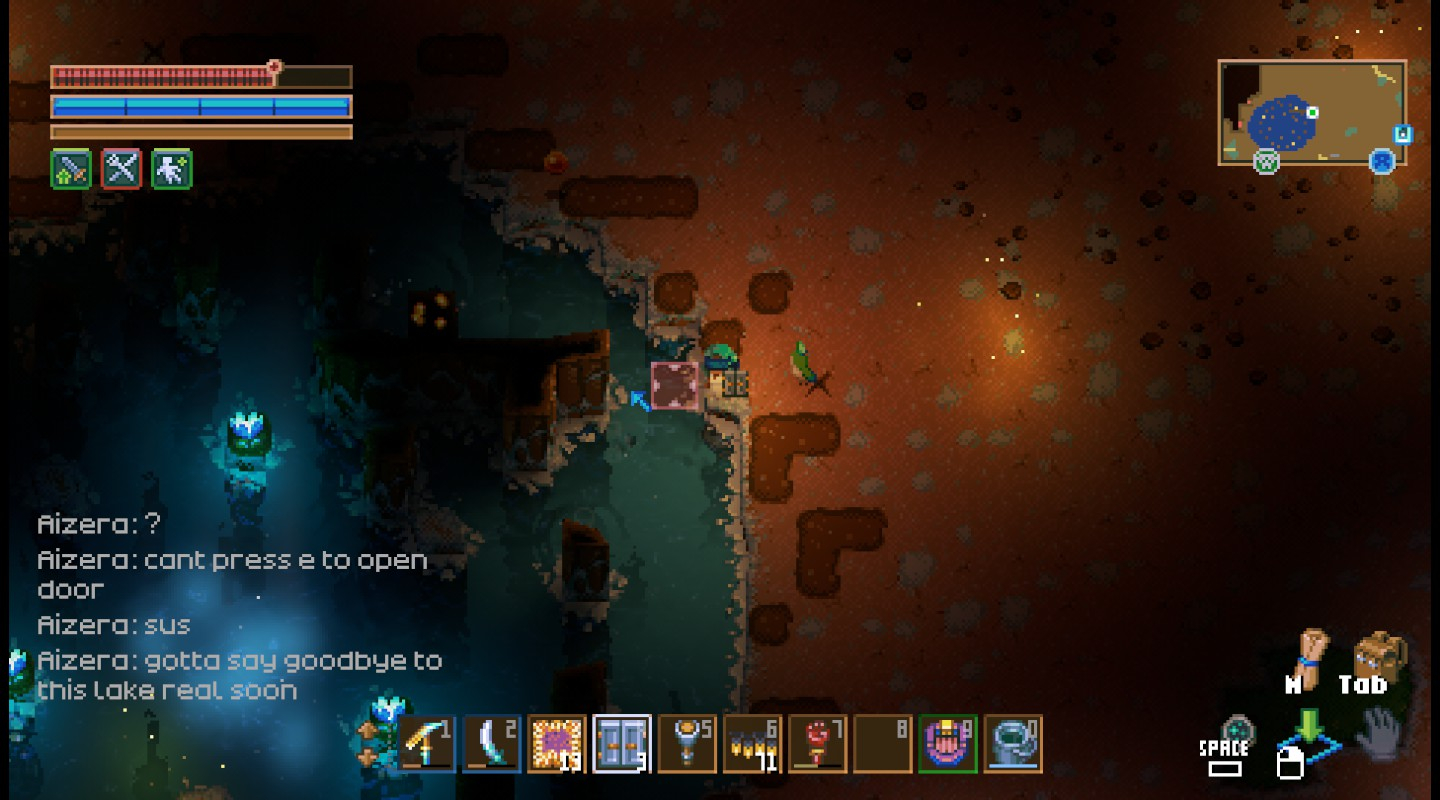Equip the curved blade in slot 2
The width and height of the screenshot is (1440, 800).
[x=492, y=744]
